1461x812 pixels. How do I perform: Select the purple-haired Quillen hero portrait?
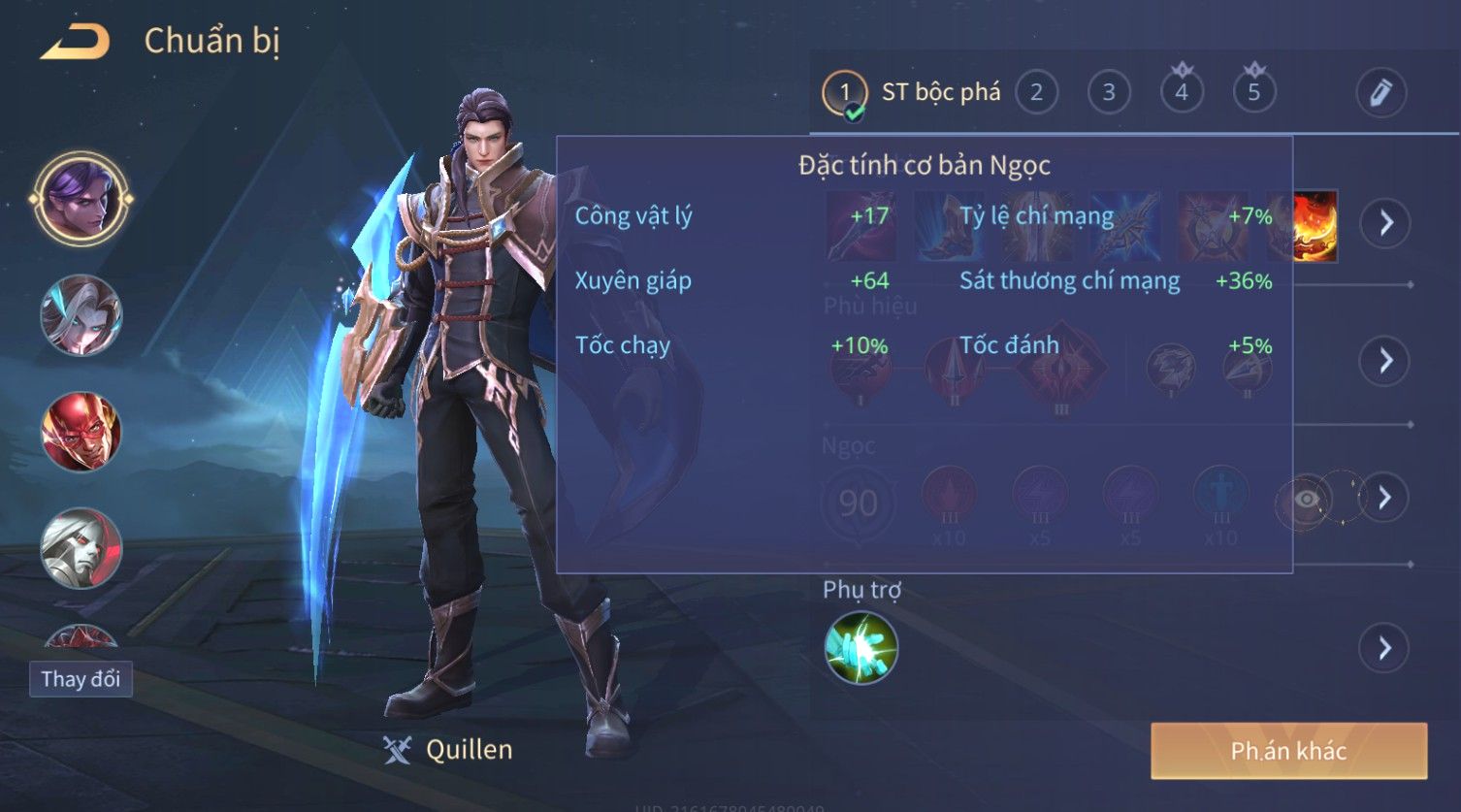click(x=81, y=199)
